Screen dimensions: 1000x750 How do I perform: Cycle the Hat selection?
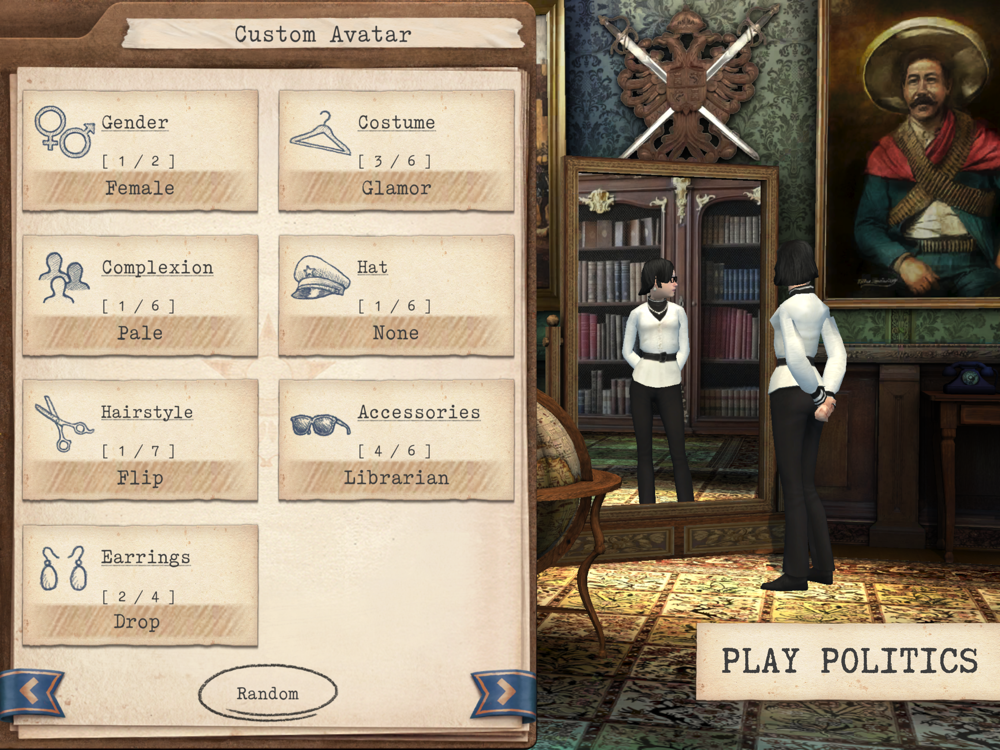[396, 296]
